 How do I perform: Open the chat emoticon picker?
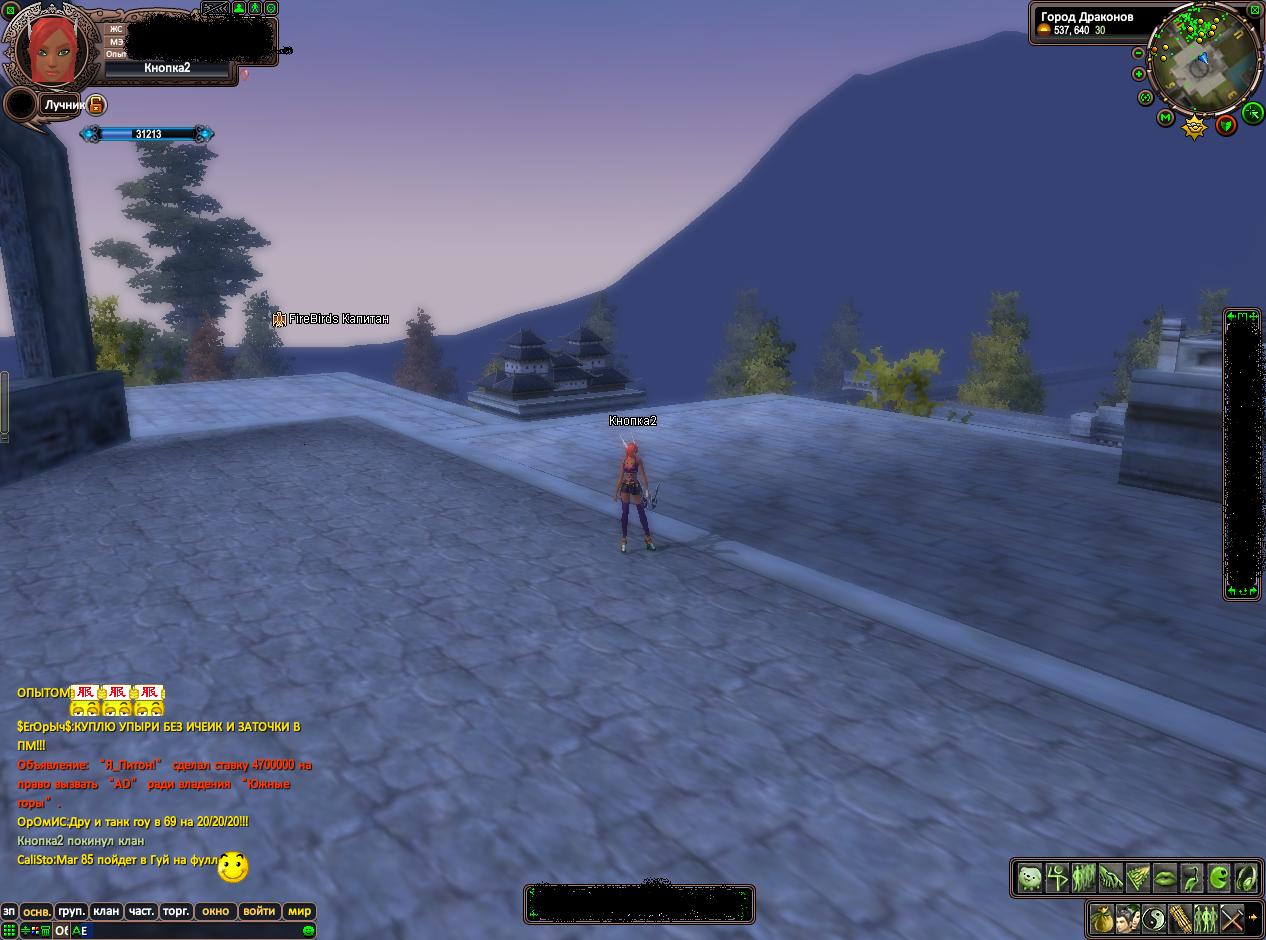[x=308, y=930]
